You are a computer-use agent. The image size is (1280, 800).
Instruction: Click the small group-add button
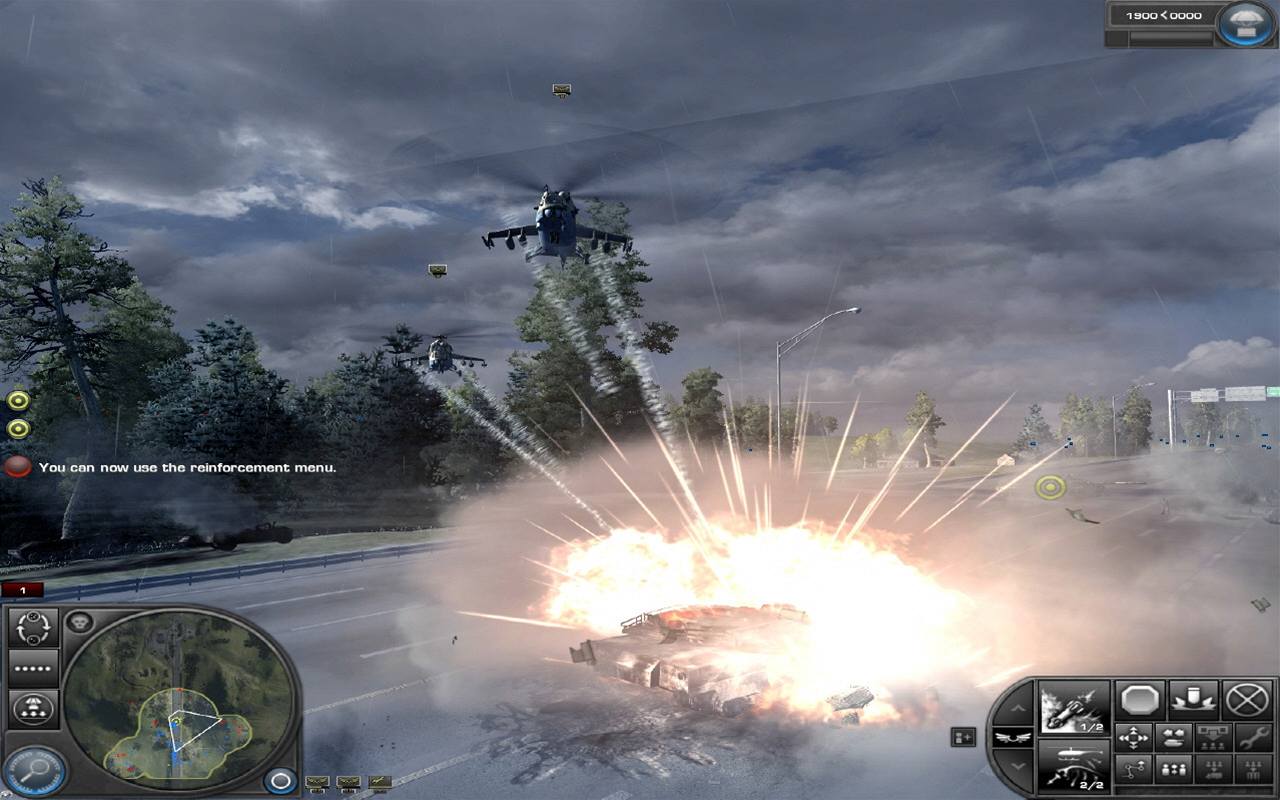[x=963, y=737]
